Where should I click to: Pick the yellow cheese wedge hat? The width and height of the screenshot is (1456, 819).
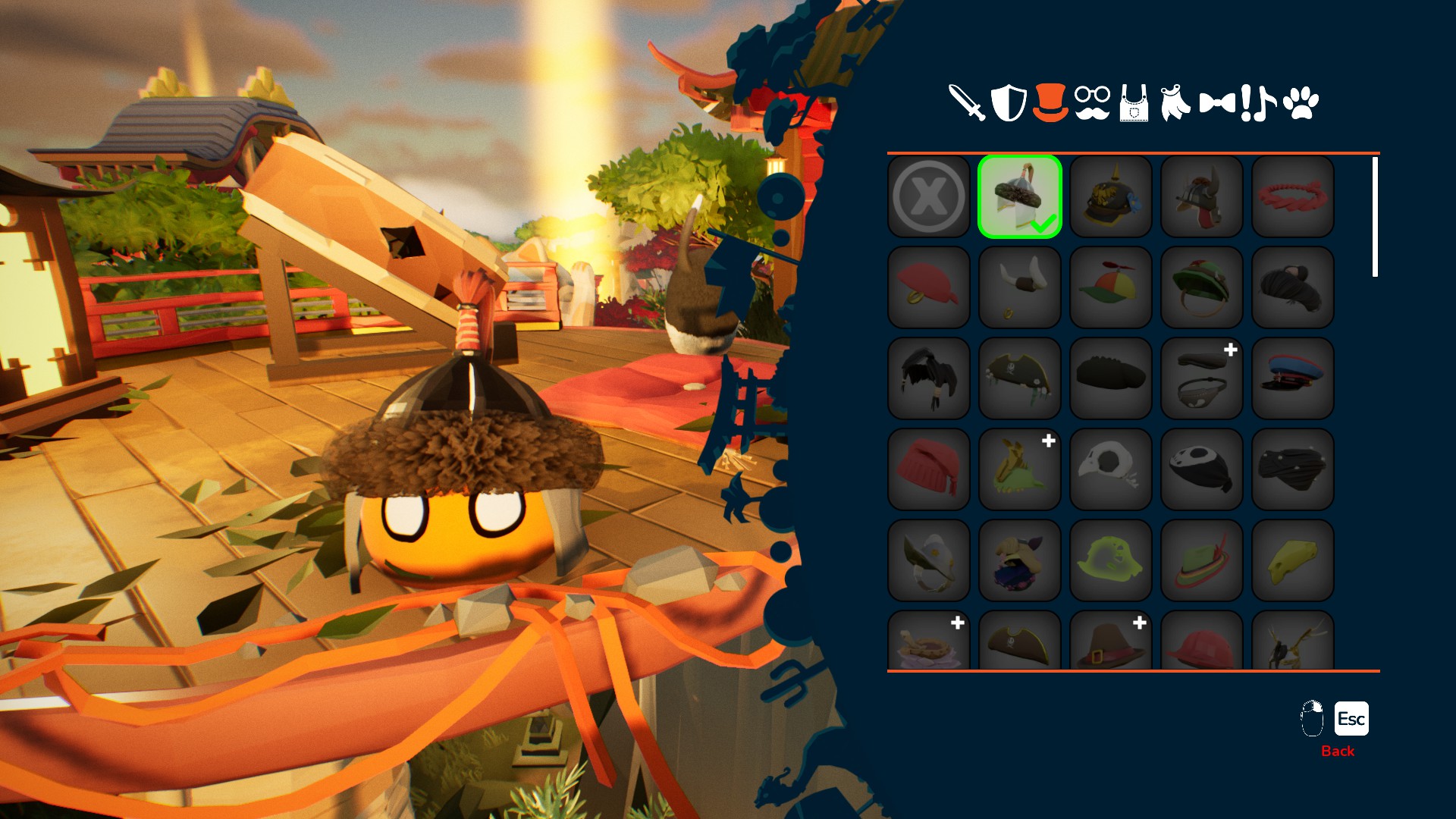1293,560
